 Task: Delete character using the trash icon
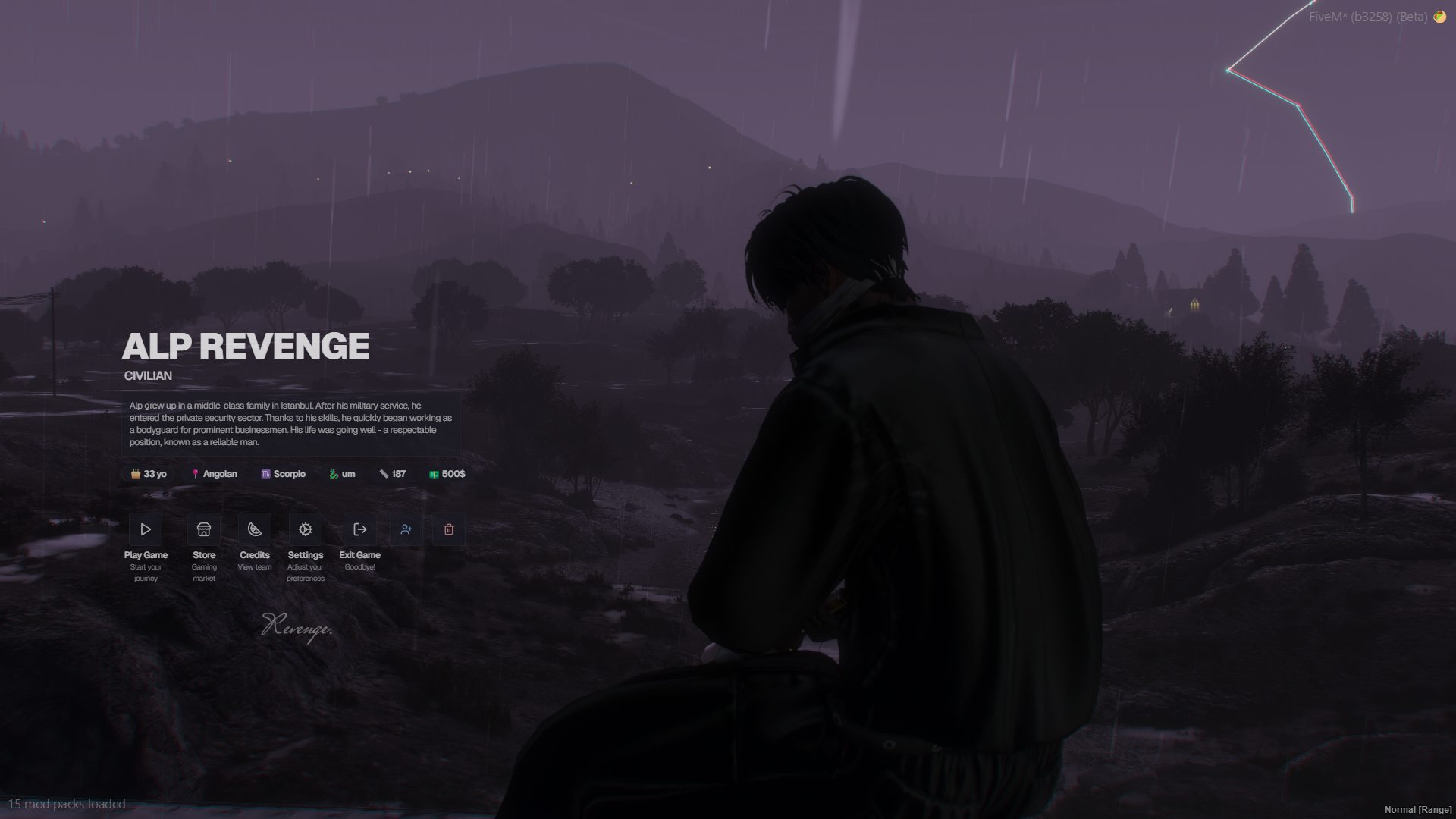tap(449, 529)
